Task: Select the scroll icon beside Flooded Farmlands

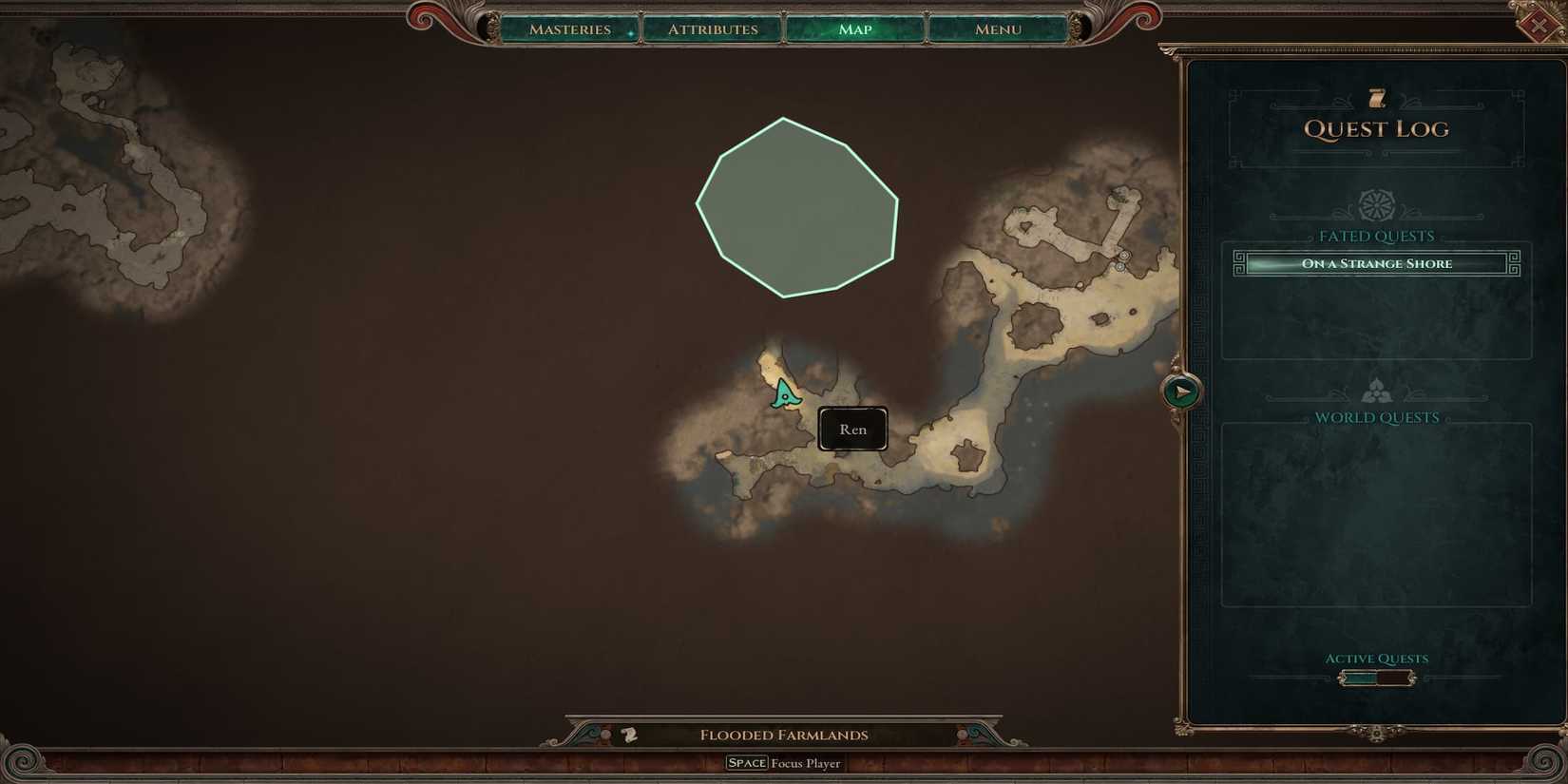Action: click(x=627, y=734)
